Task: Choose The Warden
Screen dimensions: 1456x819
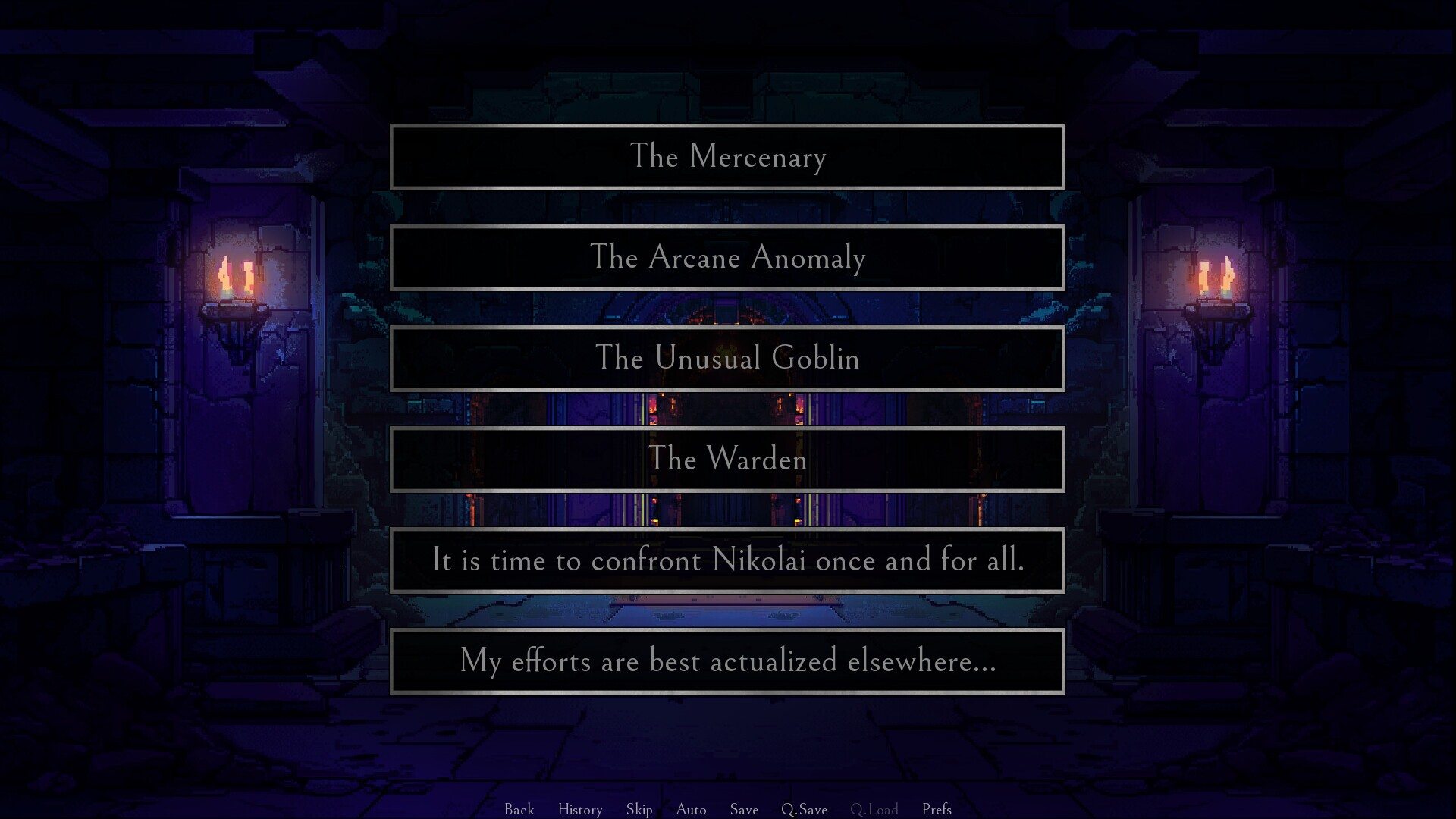Action: click(x=727, y=460)
